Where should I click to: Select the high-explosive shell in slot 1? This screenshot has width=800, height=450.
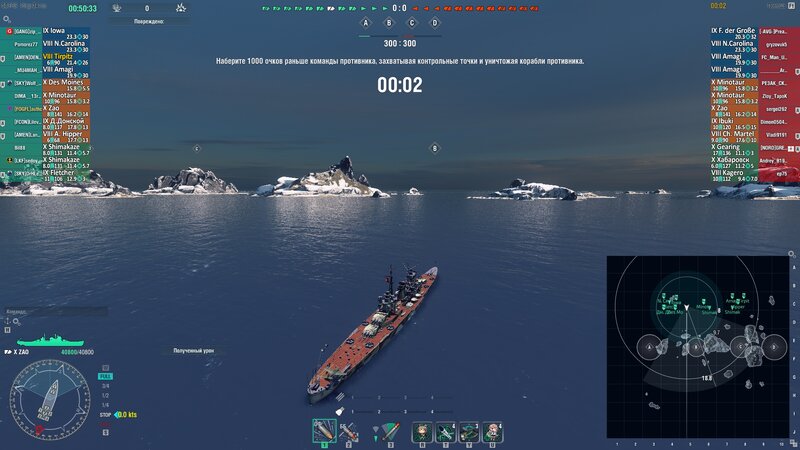click(x=323, y=431)
